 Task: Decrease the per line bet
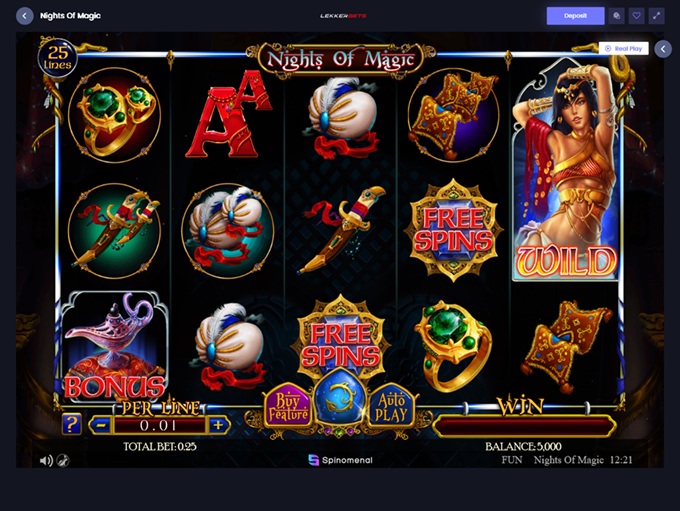(98, 424)
